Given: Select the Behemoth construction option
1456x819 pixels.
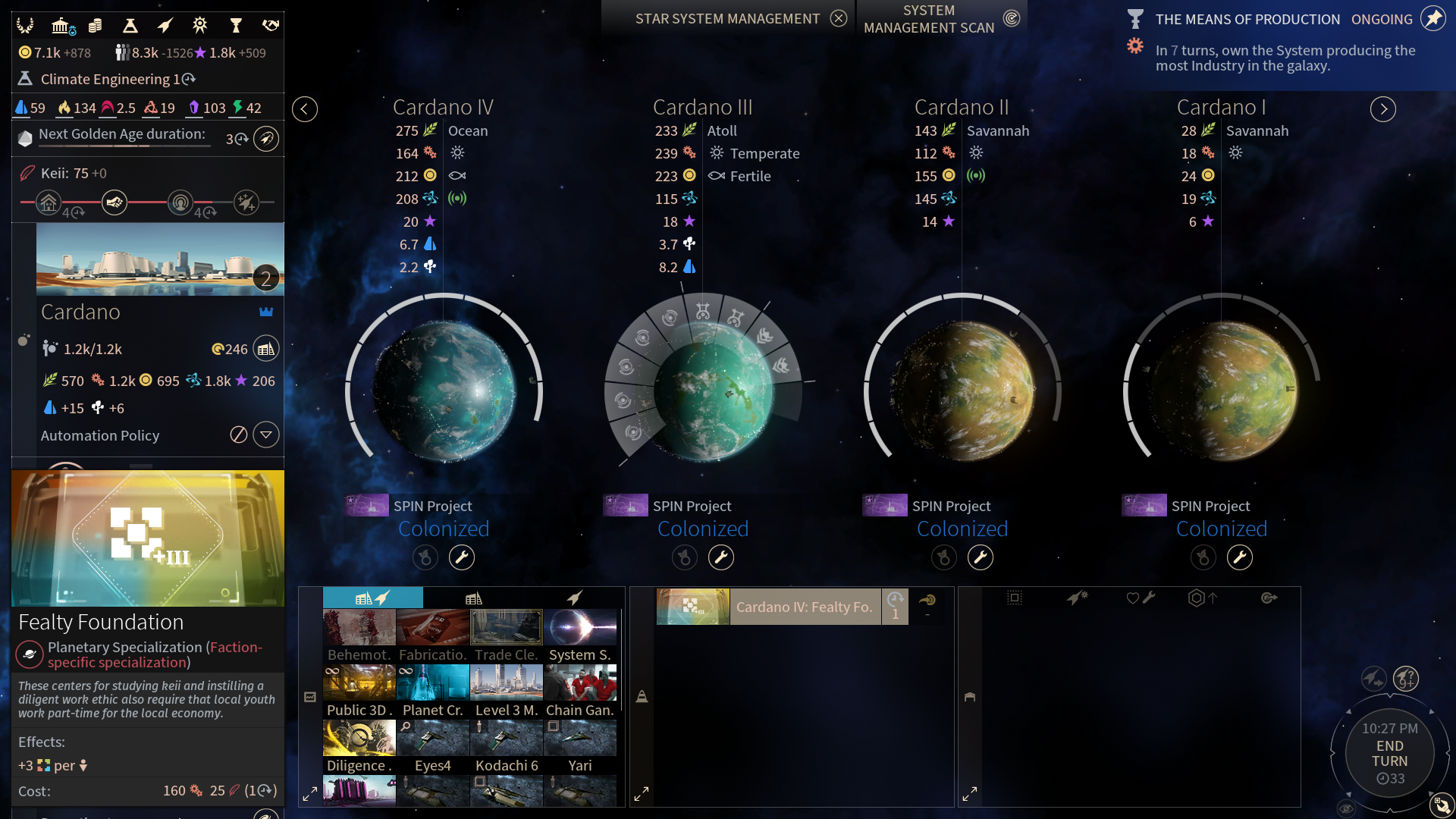Looking at the screenshot, I should point(359,635).
